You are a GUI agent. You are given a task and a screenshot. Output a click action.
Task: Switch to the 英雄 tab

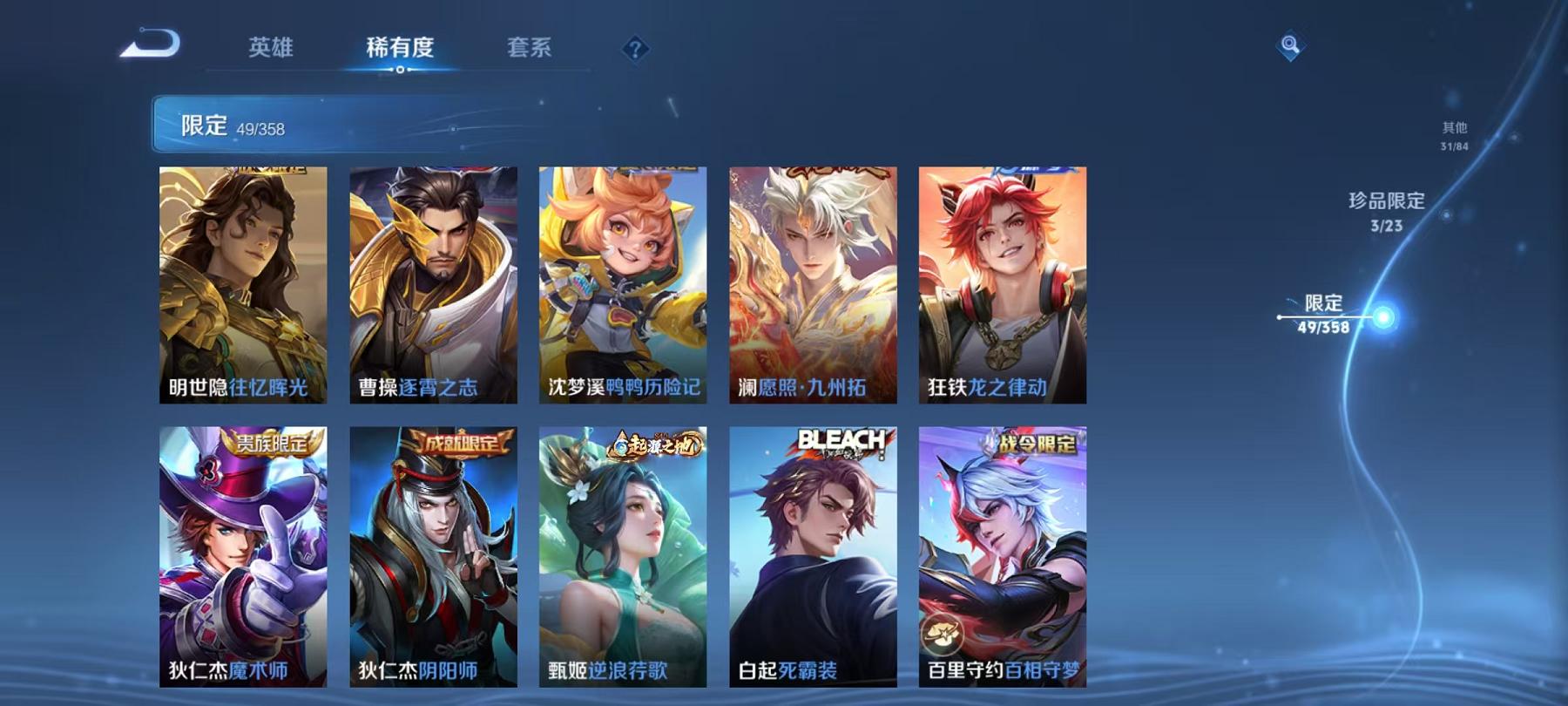click(x=270, y=50)
